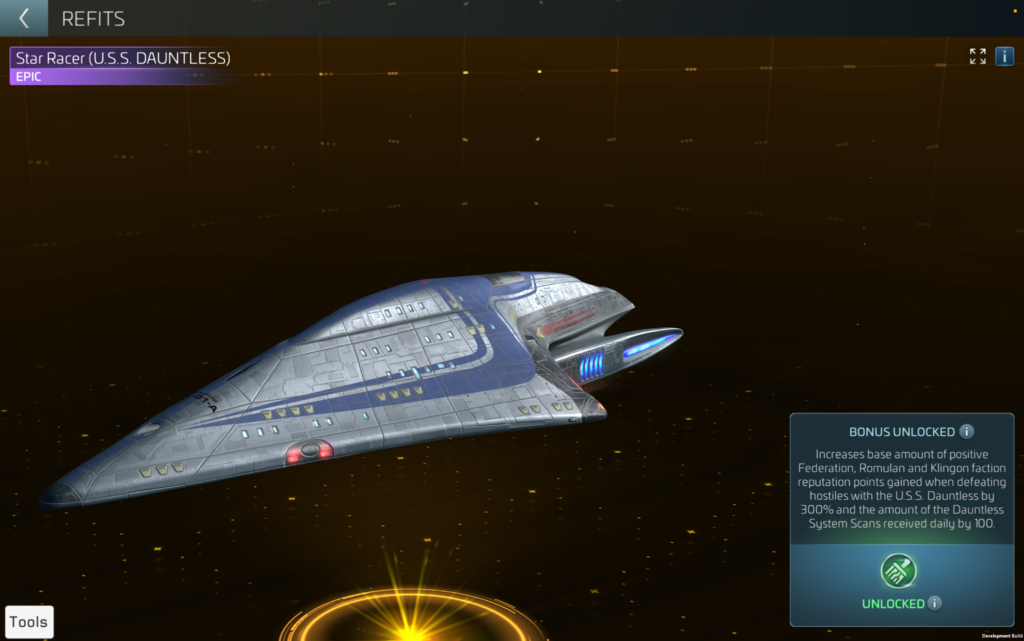Show info next to BONUS UNLOCKED title
This screenshot has width=1024, height=641.
tap(966, 432)
